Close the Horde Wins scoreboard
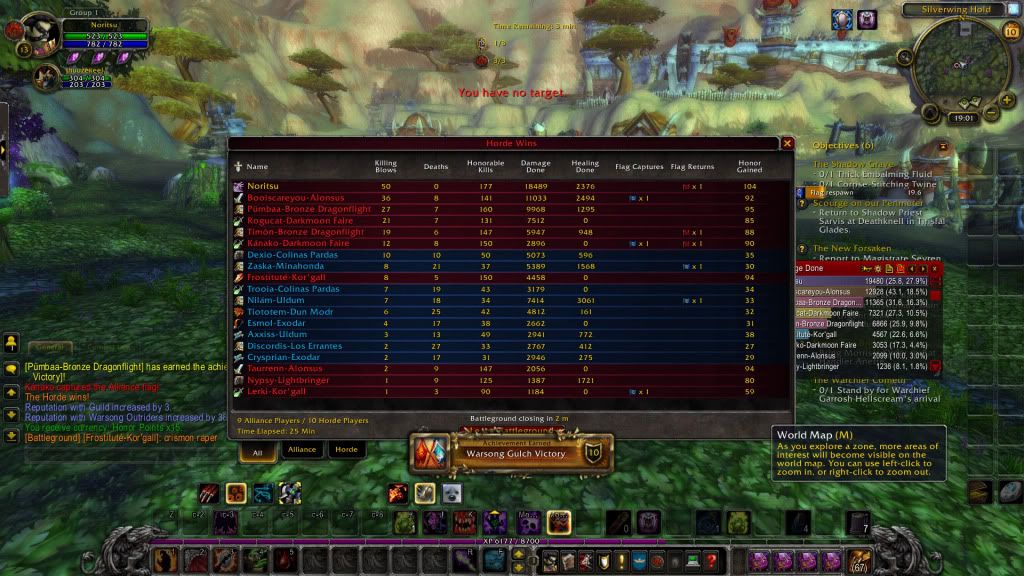Viewport: 1024px width, 576px height. [x=786, y=144]
